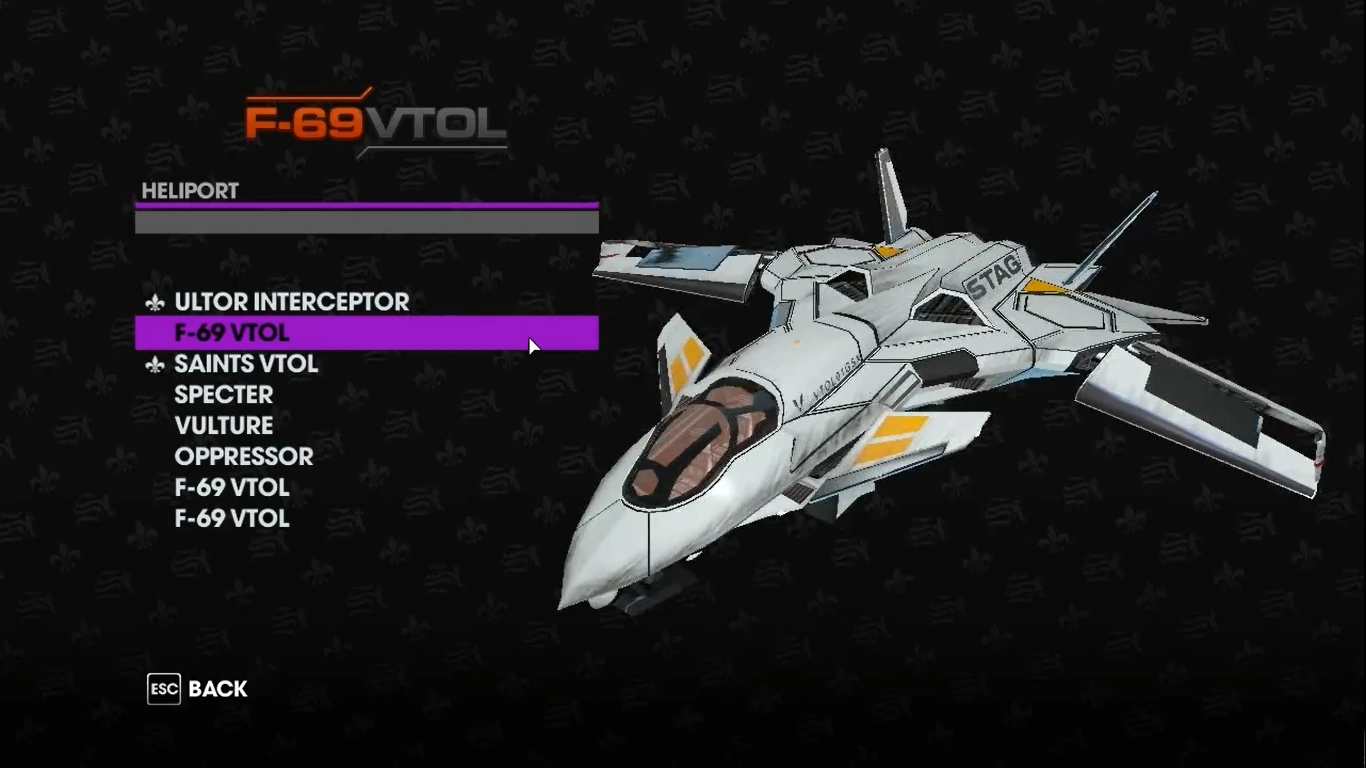Select the highlighted F-69 VTOL entry
Image resolution: width=1366 pixels, height=768 pixels.
click(x=231, y=332)
